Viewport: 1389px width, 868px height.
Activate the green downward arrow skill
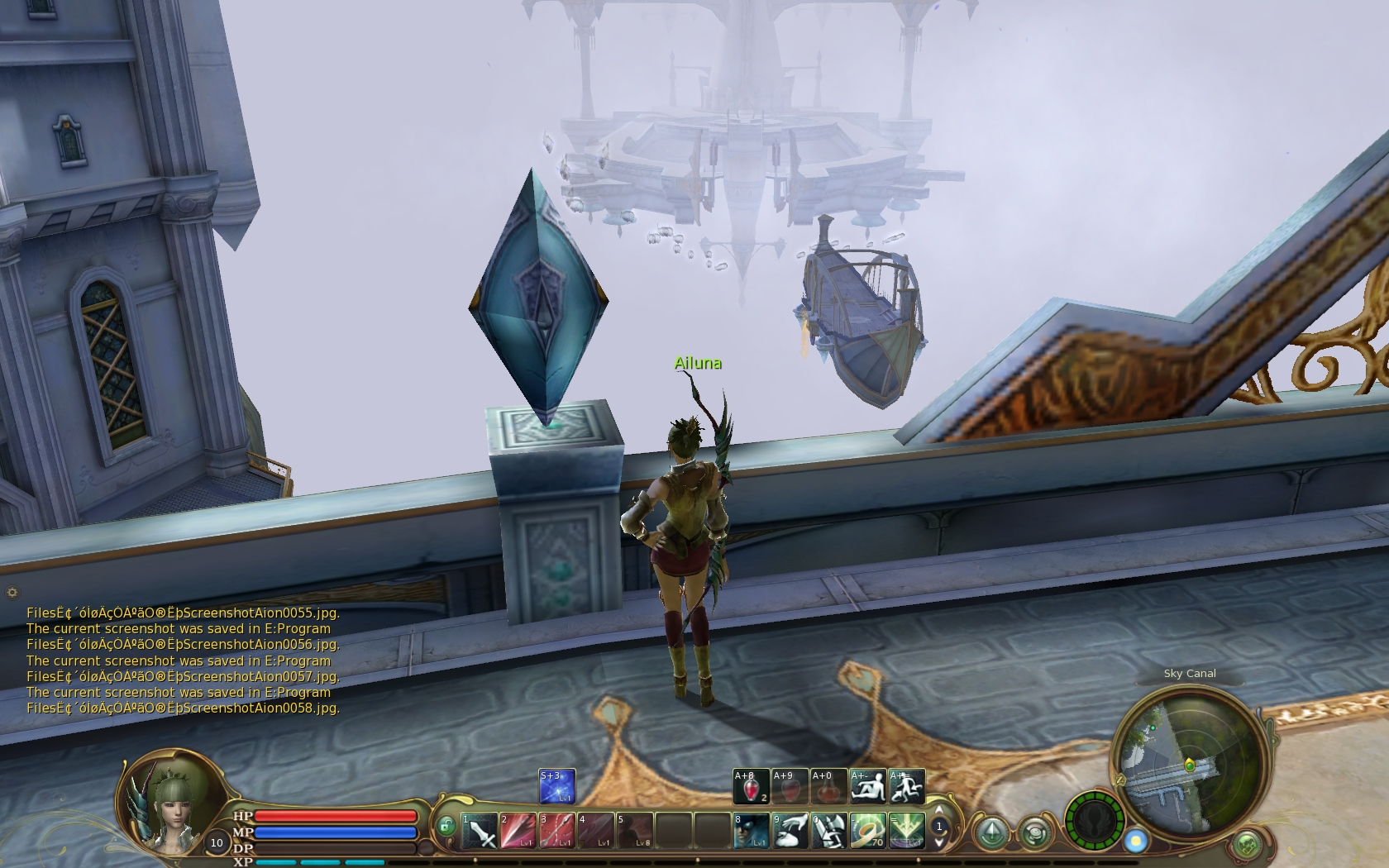[x=906, y=831]
